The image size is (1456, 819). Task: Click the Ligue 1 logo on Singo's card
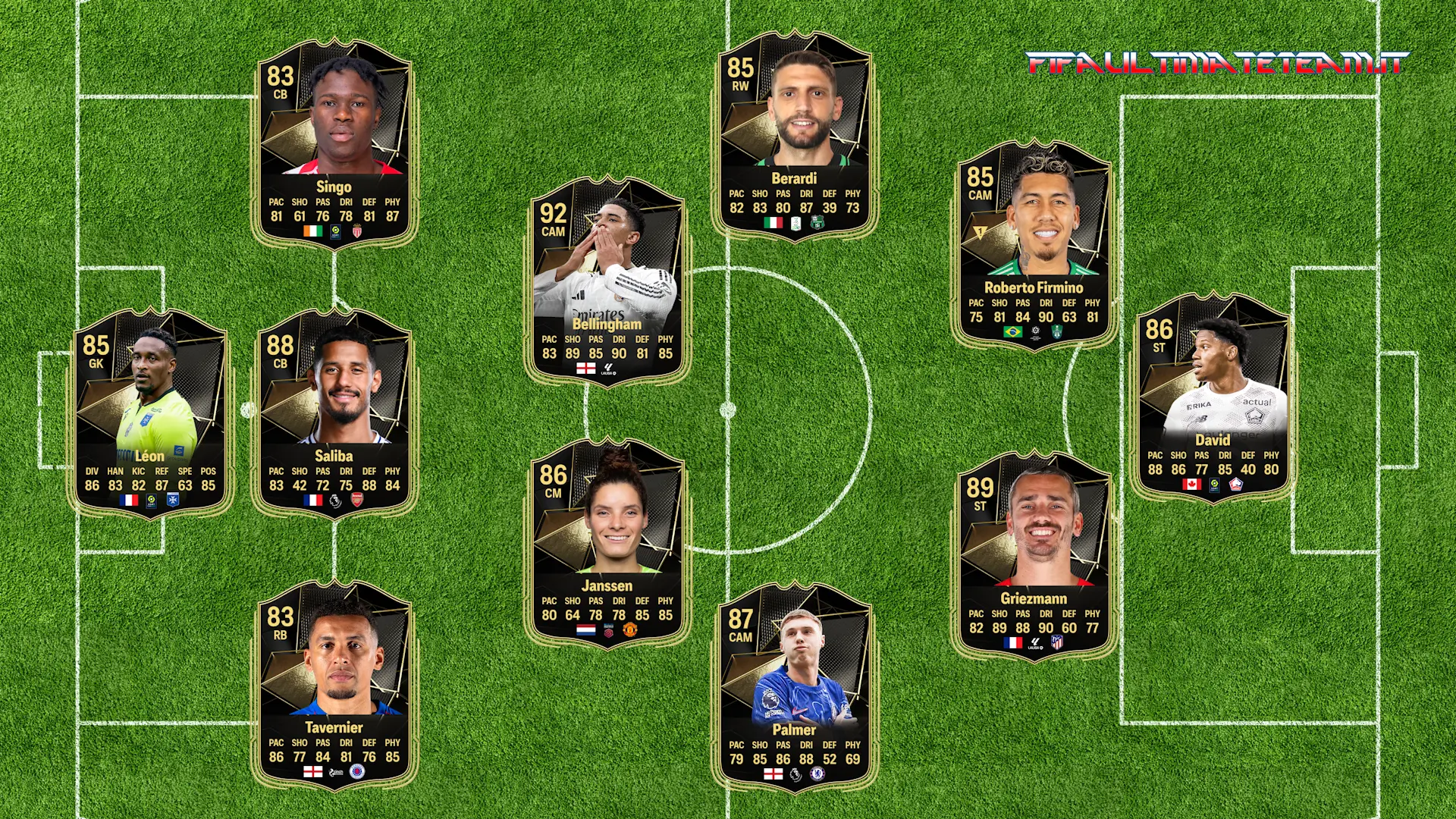[336, 233]
